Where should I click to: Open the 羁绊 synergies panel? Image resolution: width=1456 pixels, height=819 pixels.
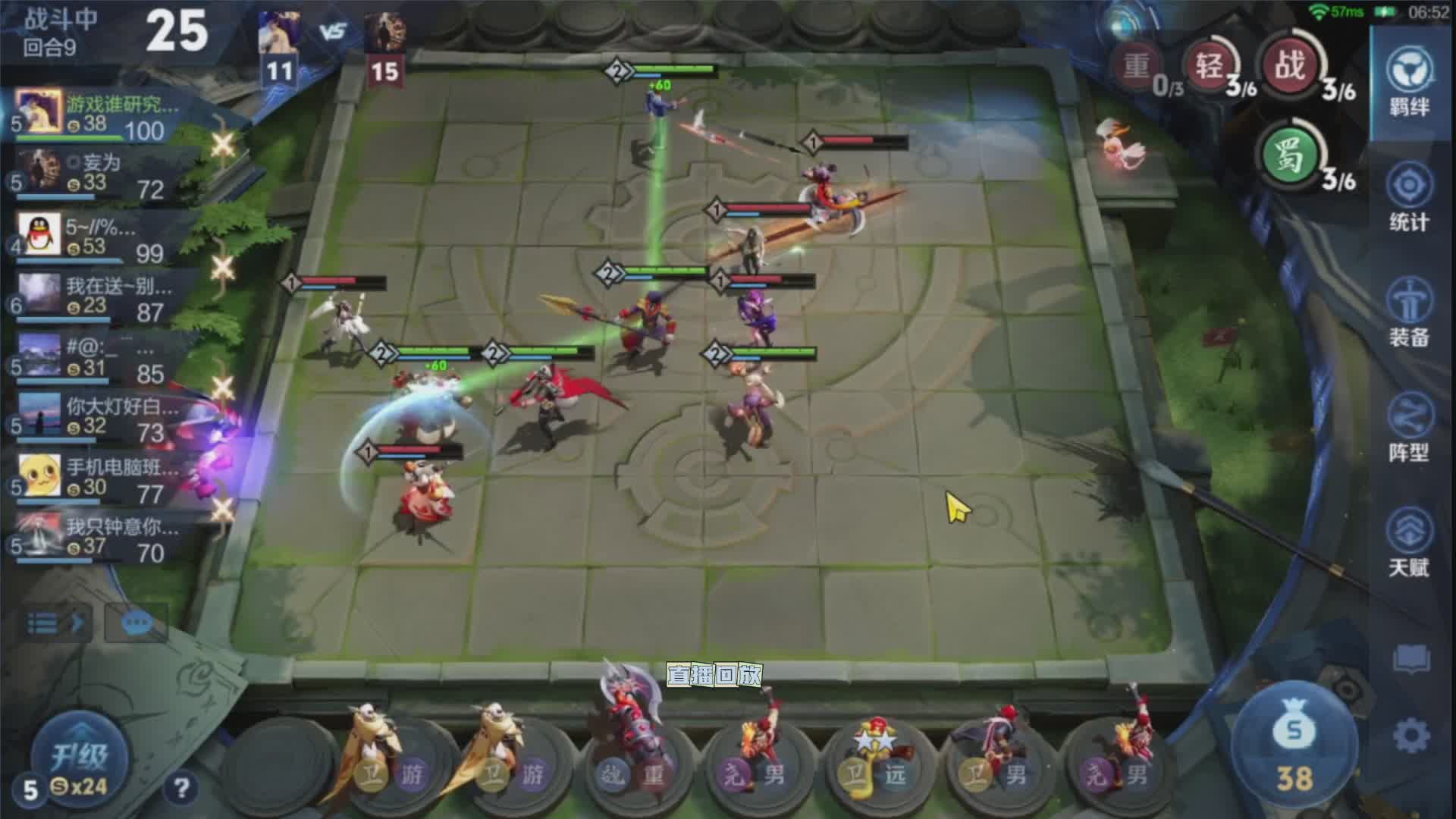[1409, 81]
